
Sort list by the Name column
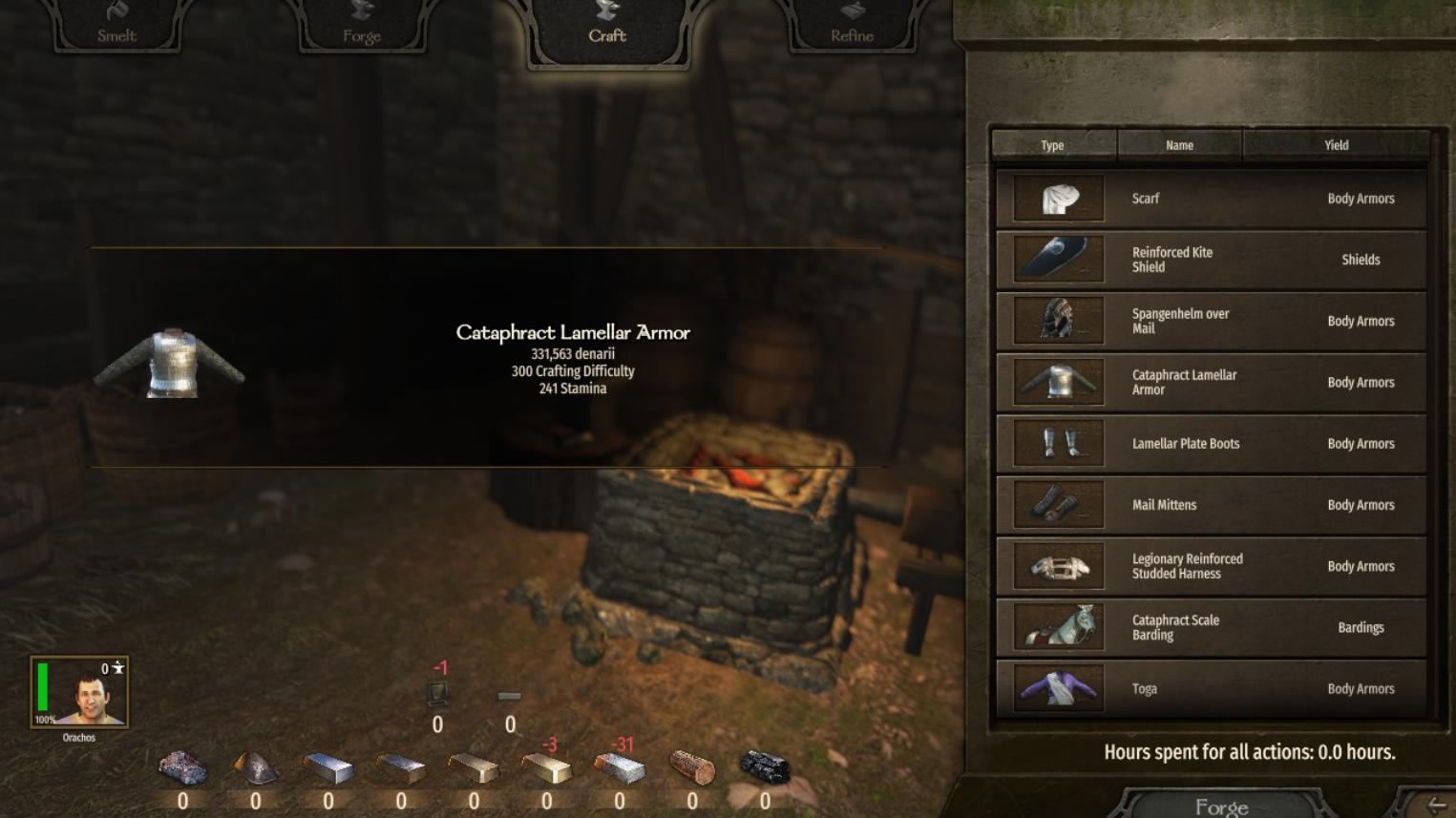click(1179, 145)
